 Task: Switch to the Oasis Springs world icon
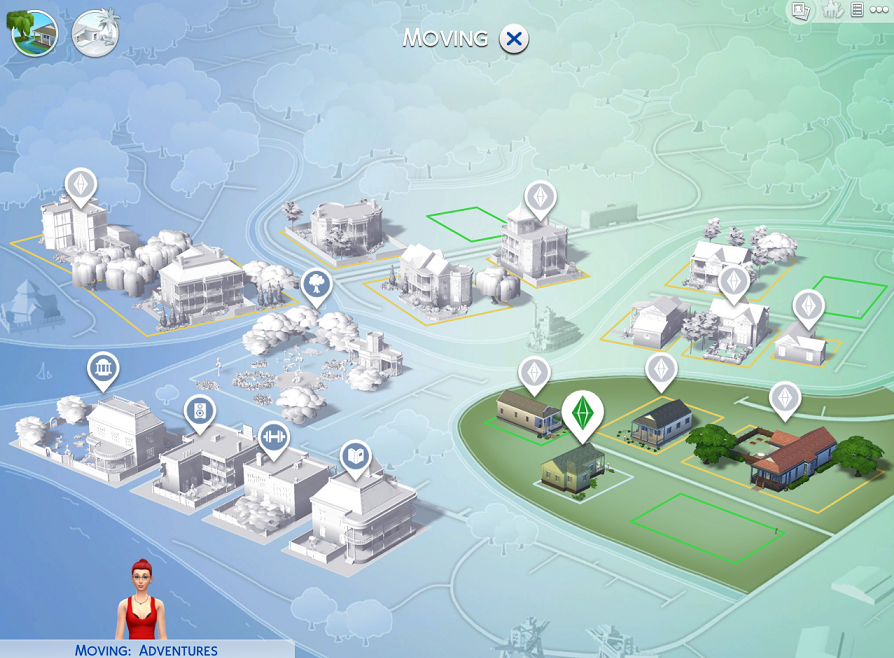pos(96,33)
